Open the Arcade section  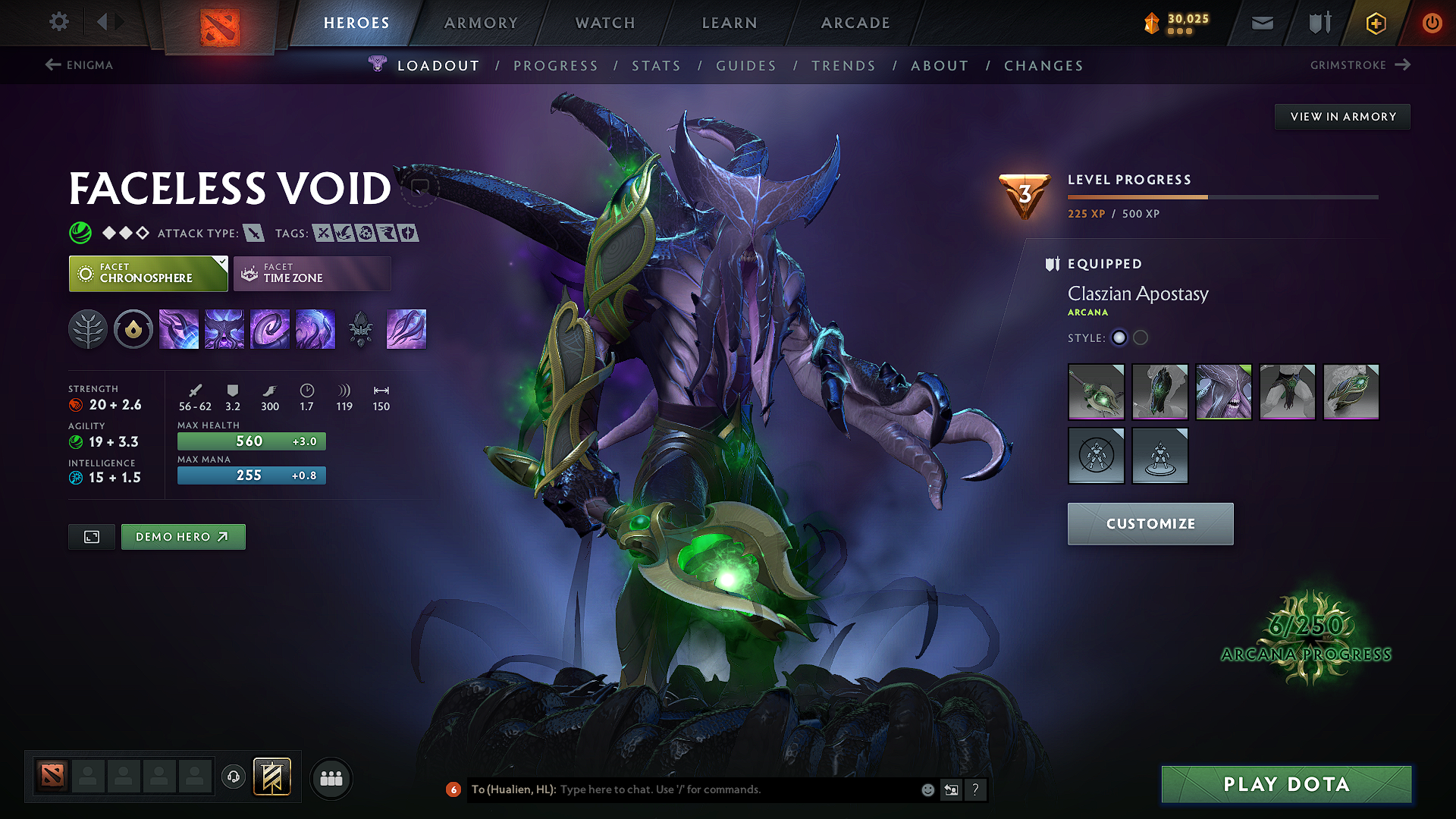[855, 23]
